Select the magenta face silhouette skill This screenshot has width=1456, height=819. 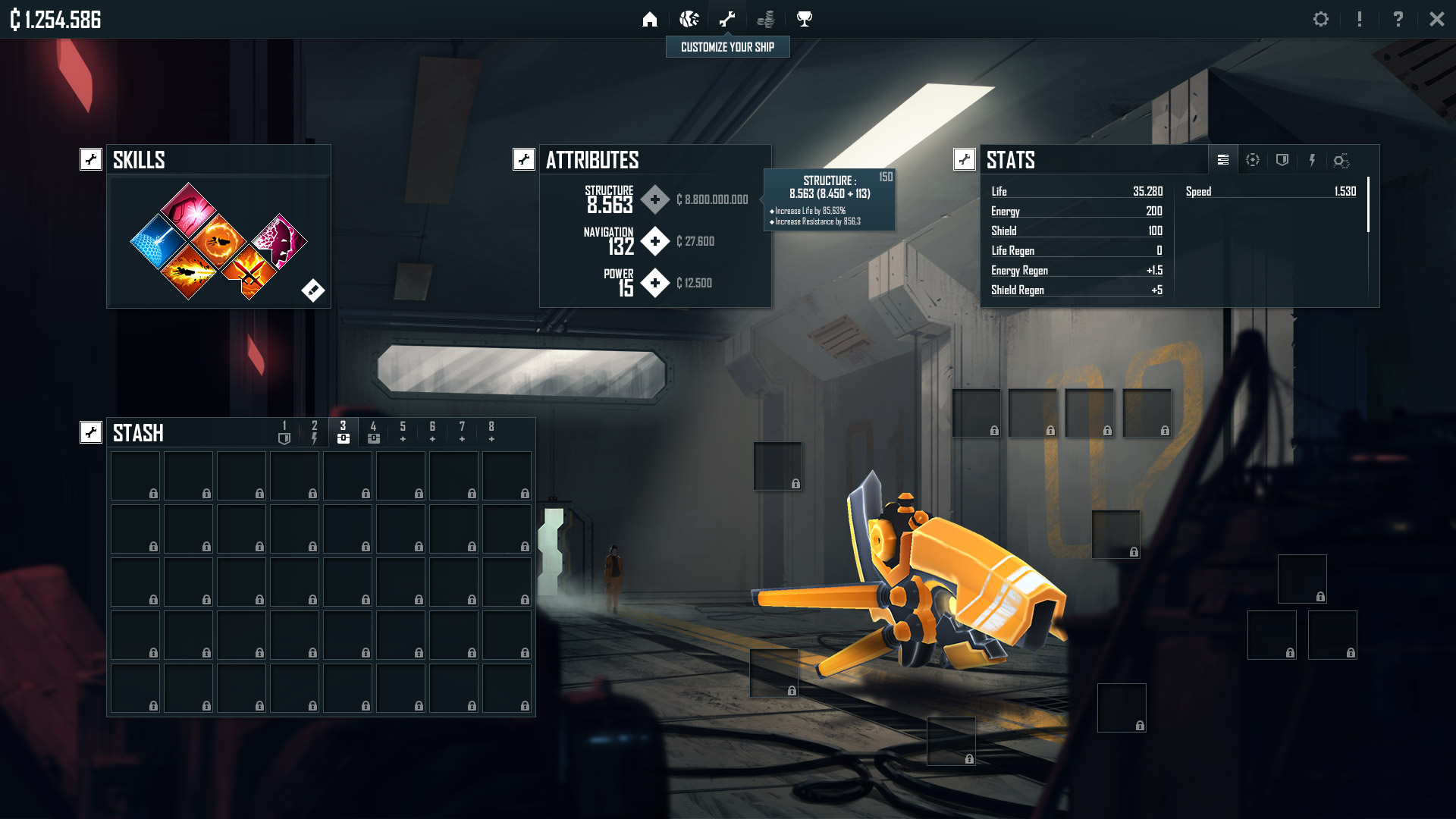click(x=280, y=241)
